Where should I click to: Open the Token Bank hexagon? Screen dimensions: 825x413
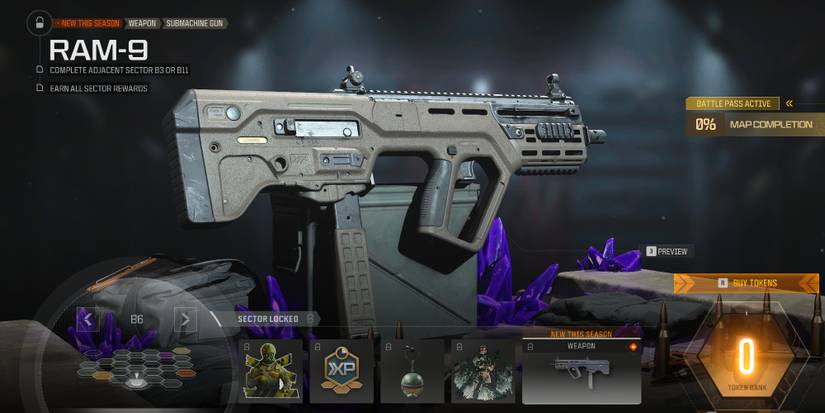point(745,358)
